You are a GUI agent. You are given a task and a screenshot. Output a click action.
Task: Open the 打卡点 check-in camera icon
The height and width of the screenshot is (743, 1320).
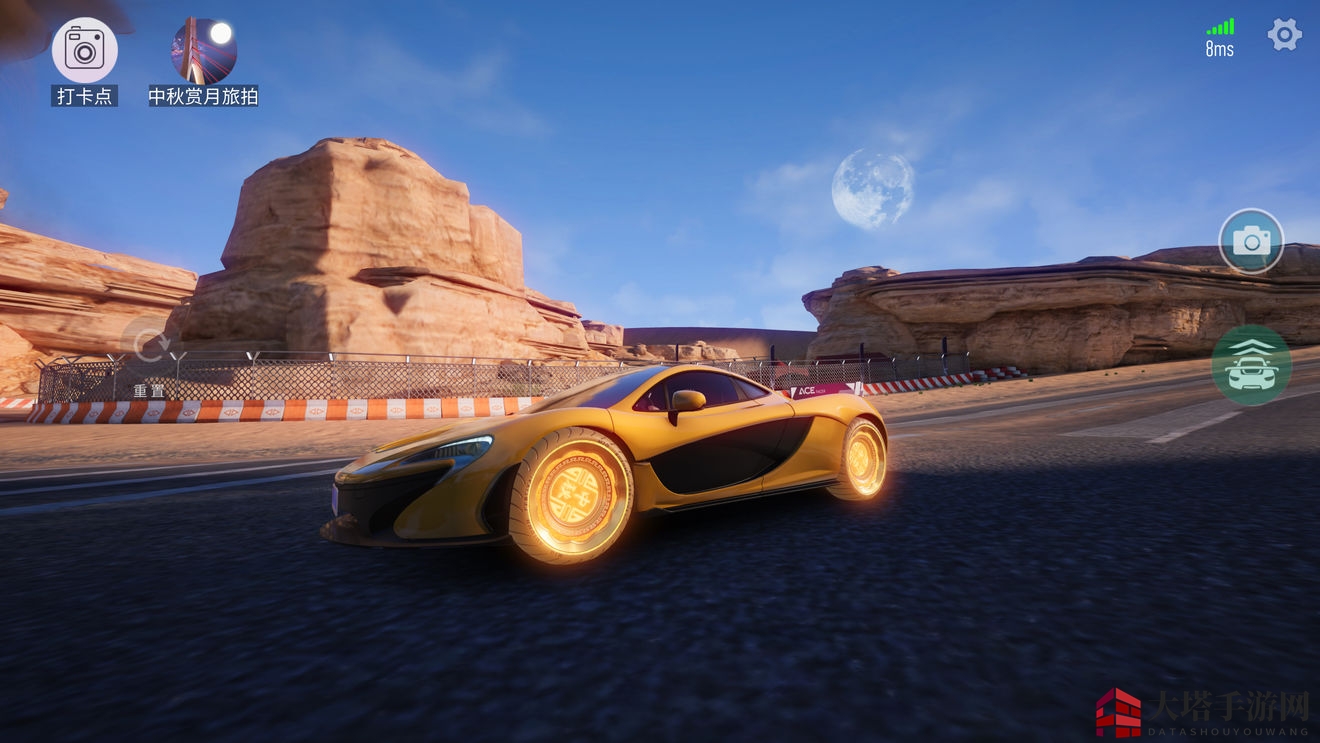(x=85, y=50)
